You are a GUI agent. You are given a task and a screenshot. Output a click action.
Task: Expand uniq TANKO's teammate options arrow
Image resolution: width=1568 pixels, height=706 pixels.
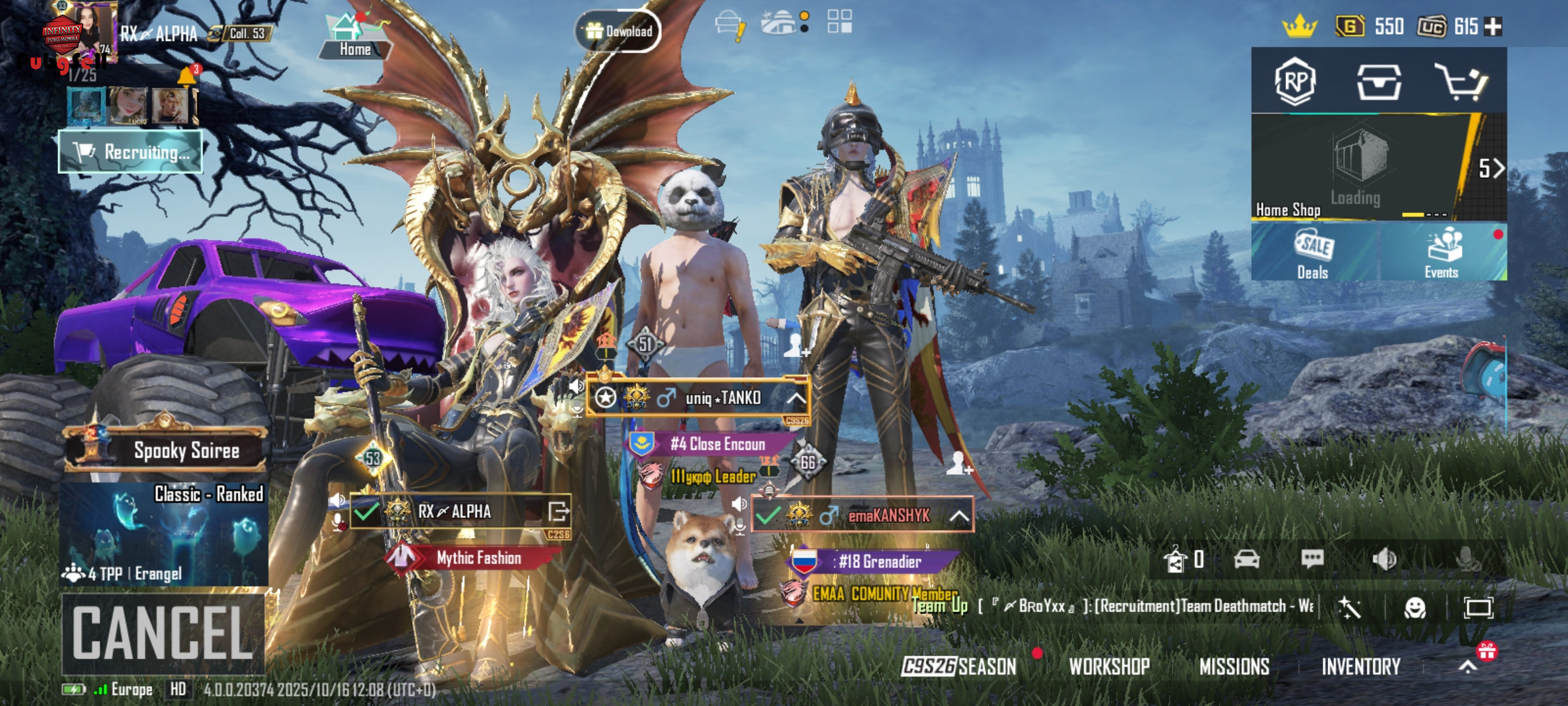pyautogui.click(x=796, y=398)
